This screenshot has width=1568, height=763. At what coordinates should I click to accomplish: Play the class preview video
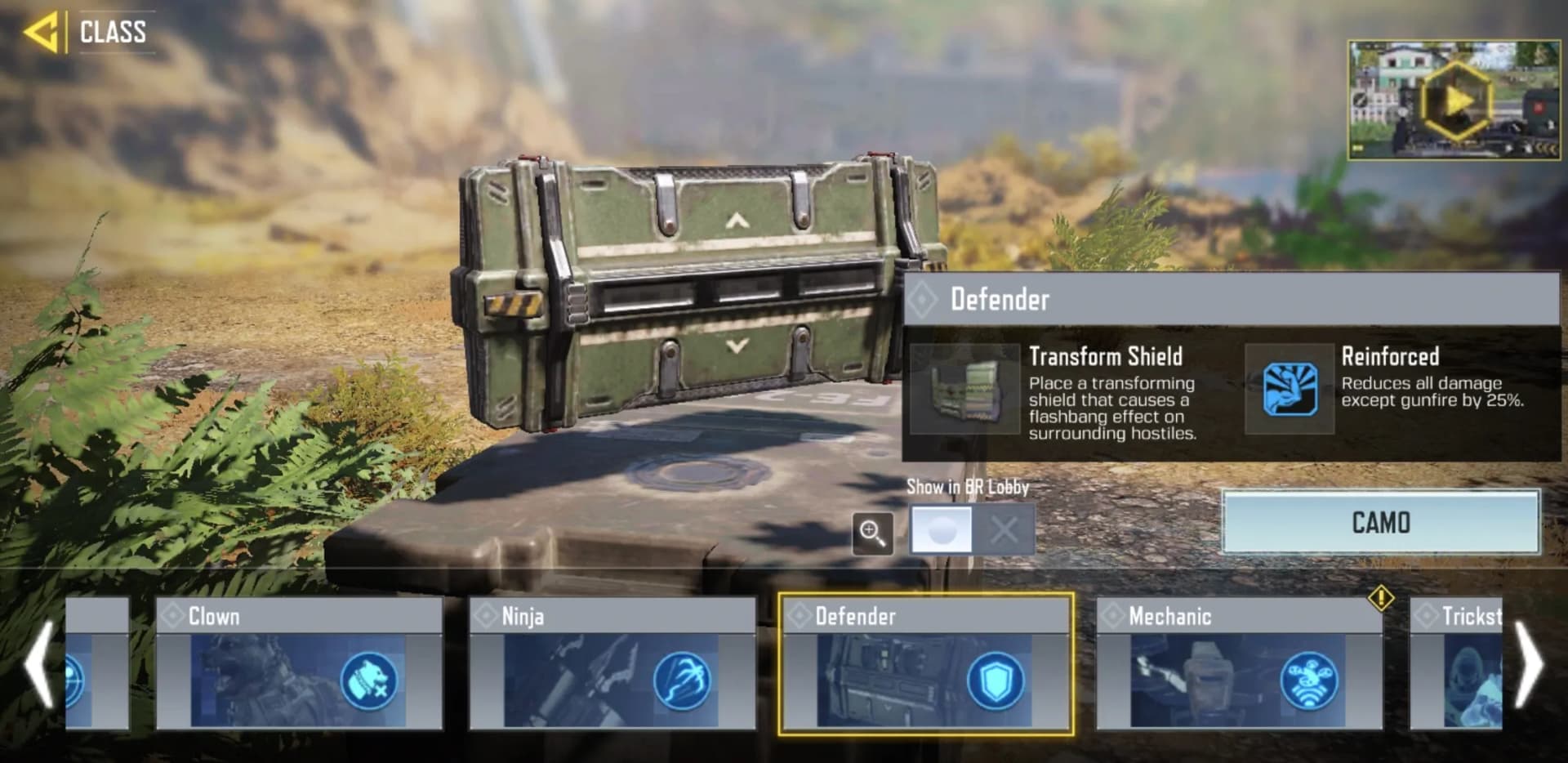(x=1454, y=101)
